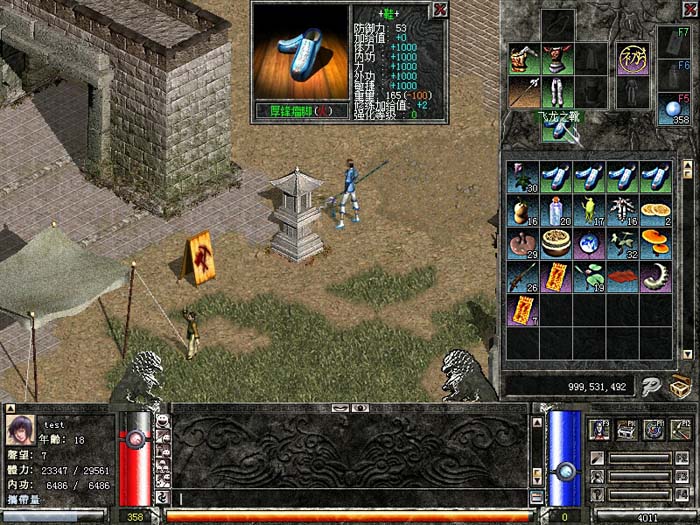Select the rifle item with count 26
The image size is (700, 525).
click(x=522, y=278)
